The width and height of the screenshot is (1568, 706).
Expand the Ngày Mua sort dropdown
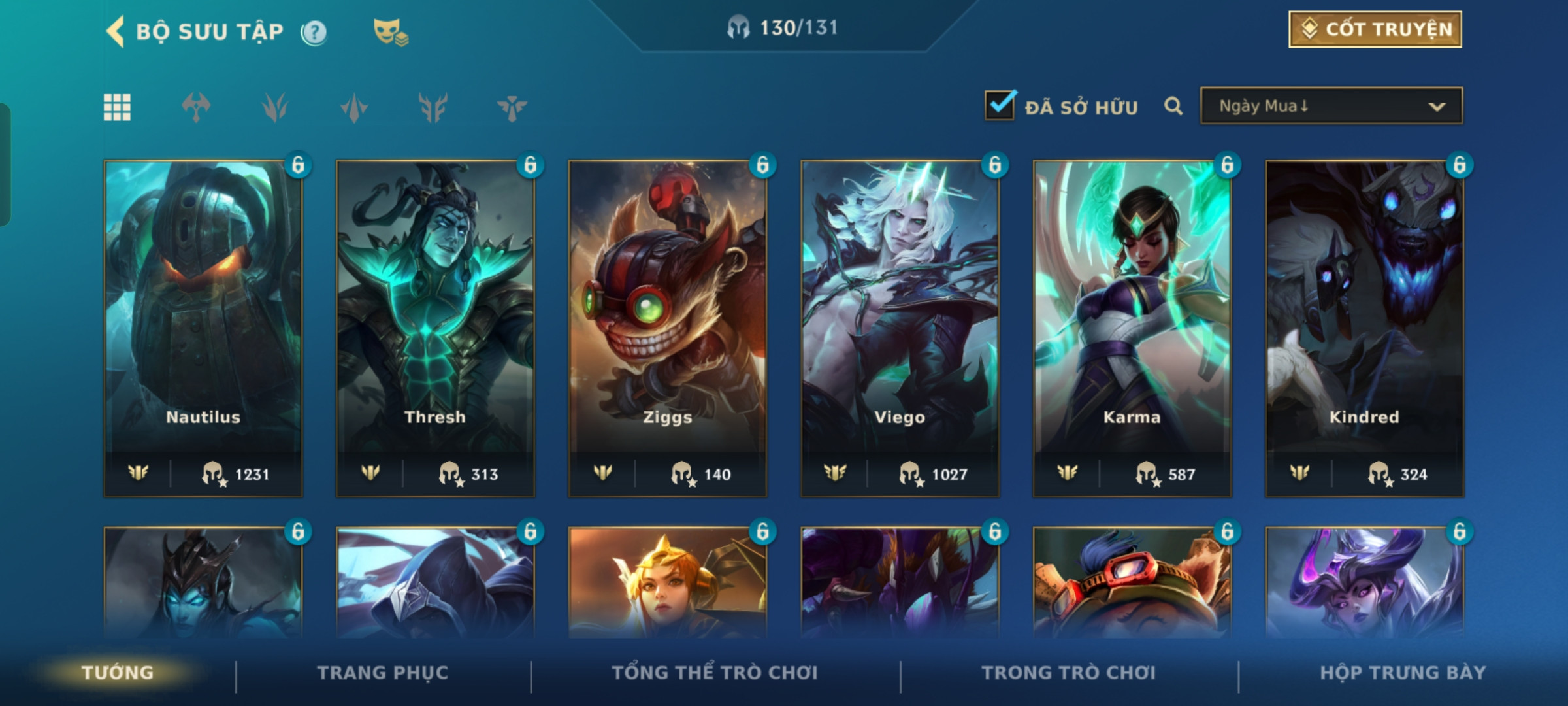(x=1331, y=106)
